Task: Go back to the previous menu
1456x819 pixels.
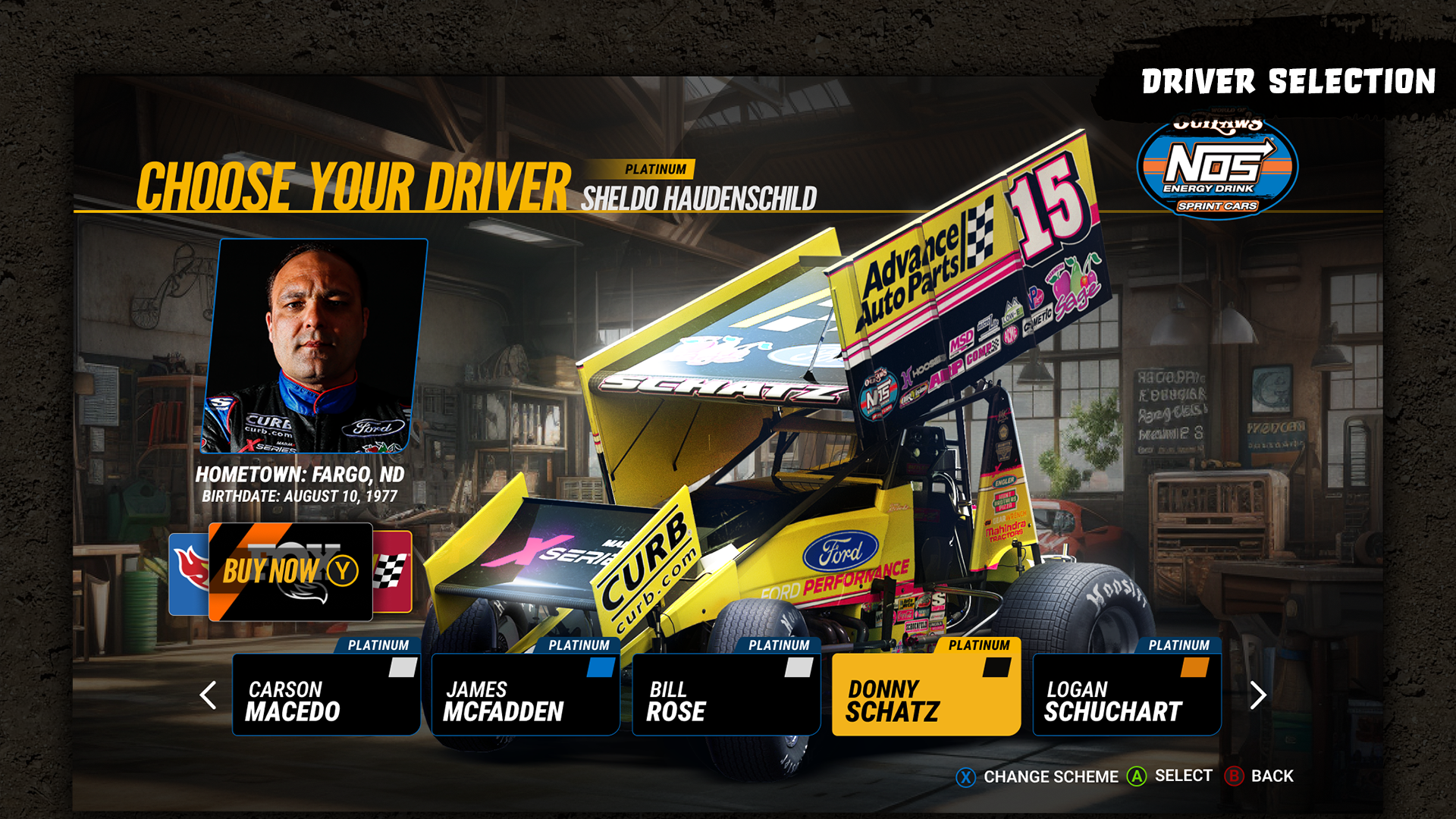Action: pyautogui.click(x=1260, y=776)
